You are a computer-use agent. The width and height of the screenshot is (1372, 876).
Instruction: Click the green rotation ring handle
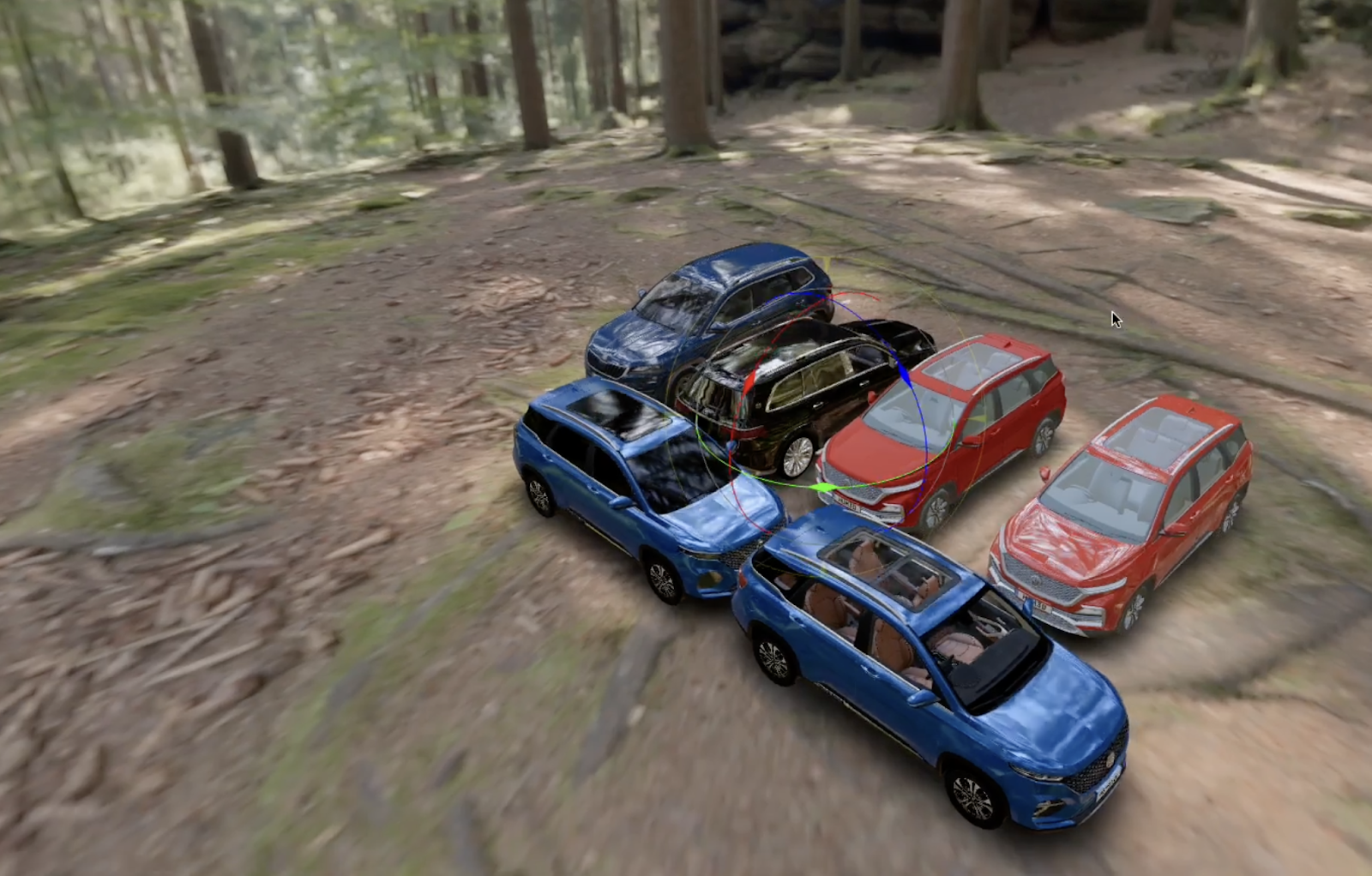[x=824, y=488]
